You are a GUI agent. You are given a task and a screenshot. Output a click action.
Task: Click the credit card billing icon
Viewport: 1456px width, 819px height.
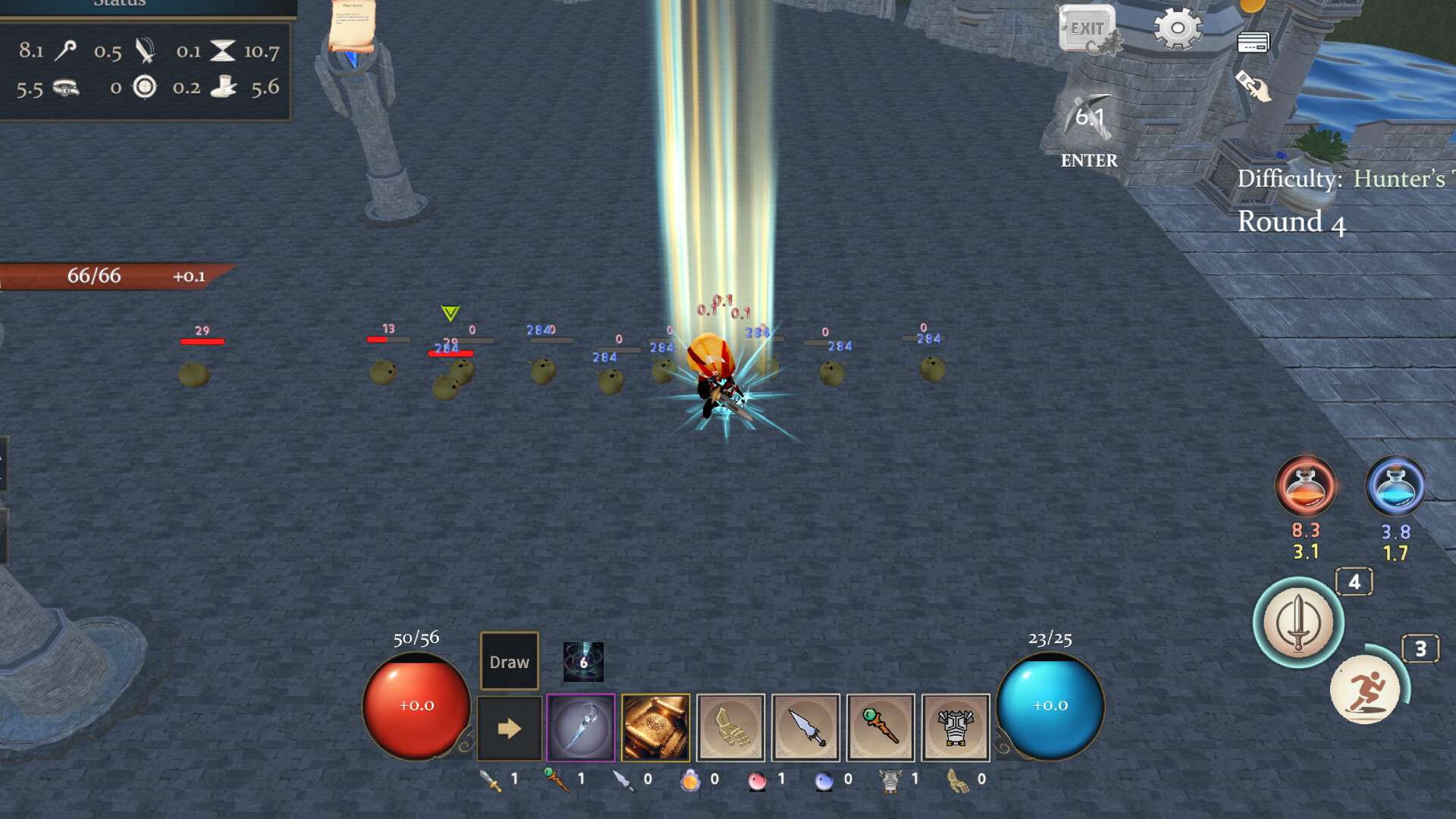(x=1255, y=42)
